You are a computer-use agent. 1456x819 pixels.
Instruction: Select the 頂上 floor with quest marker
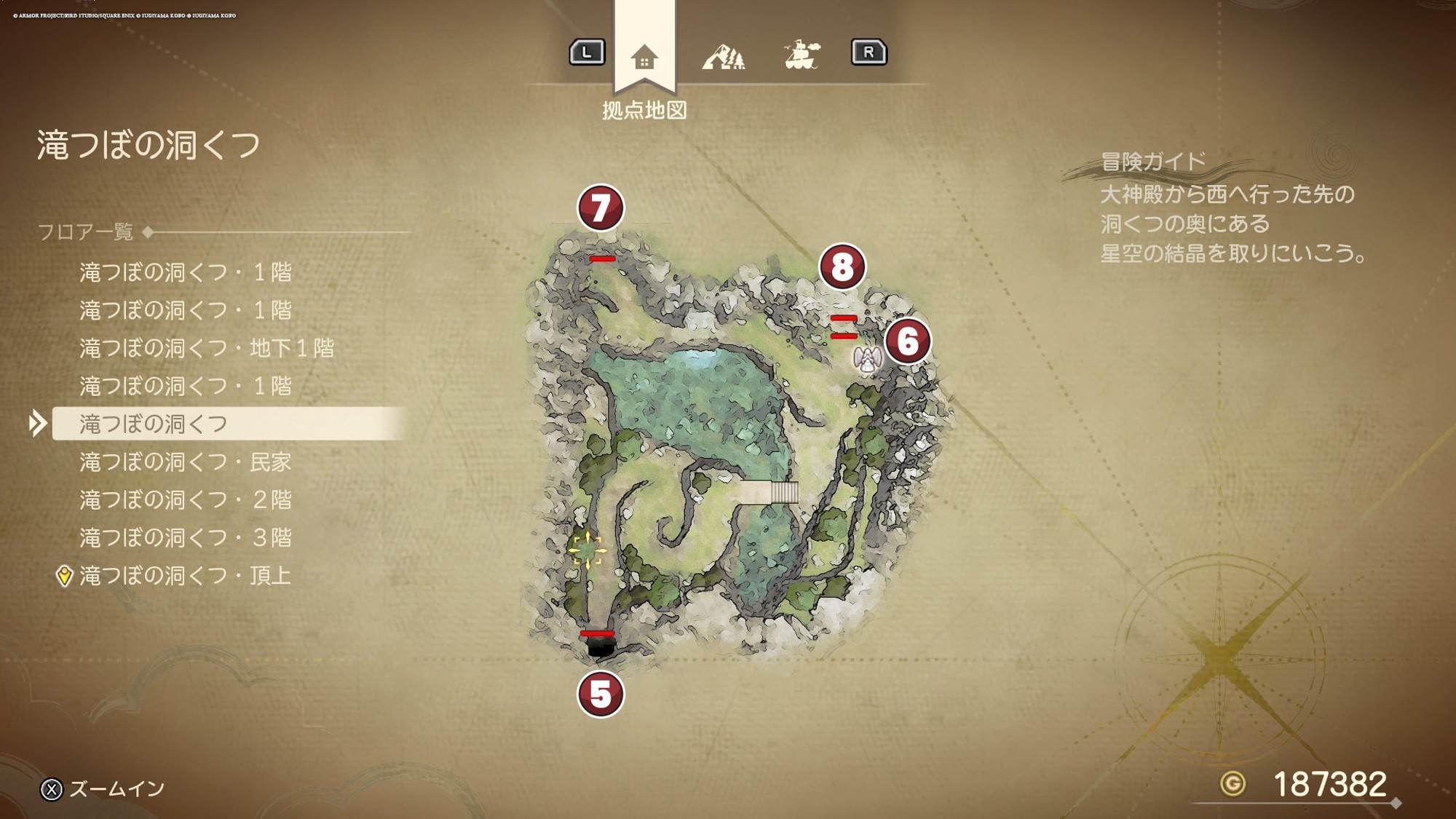coord(185,576)
